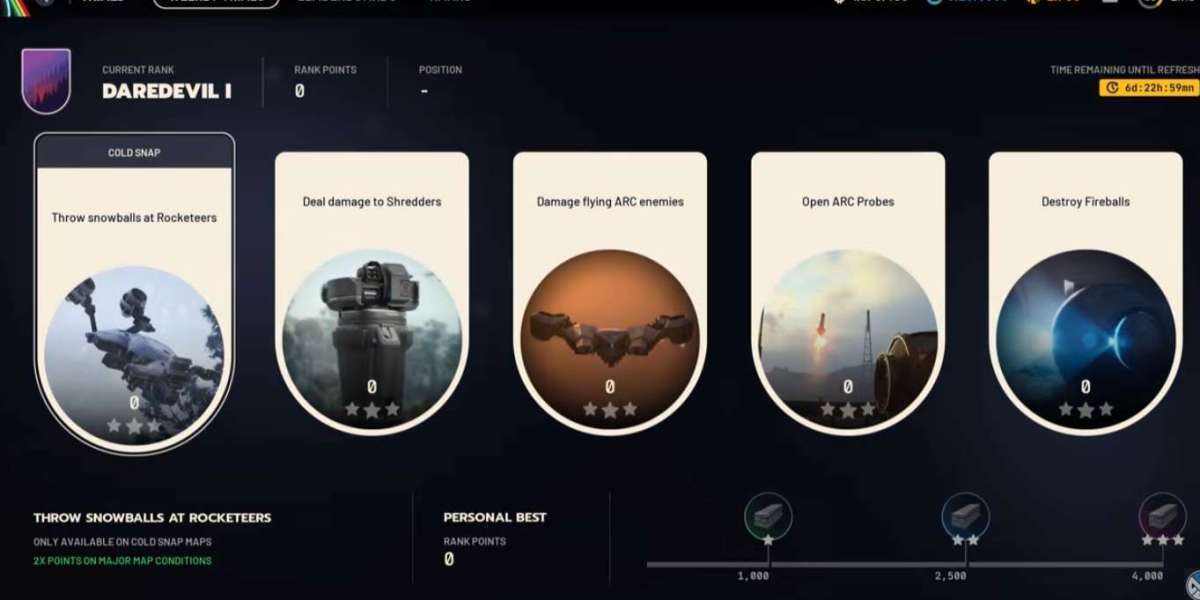The image size is (1200, 600).
Task: Select the Throw snowballs at Rocketeers trial card
Action: pyautogui.click(x=134, y=290)
